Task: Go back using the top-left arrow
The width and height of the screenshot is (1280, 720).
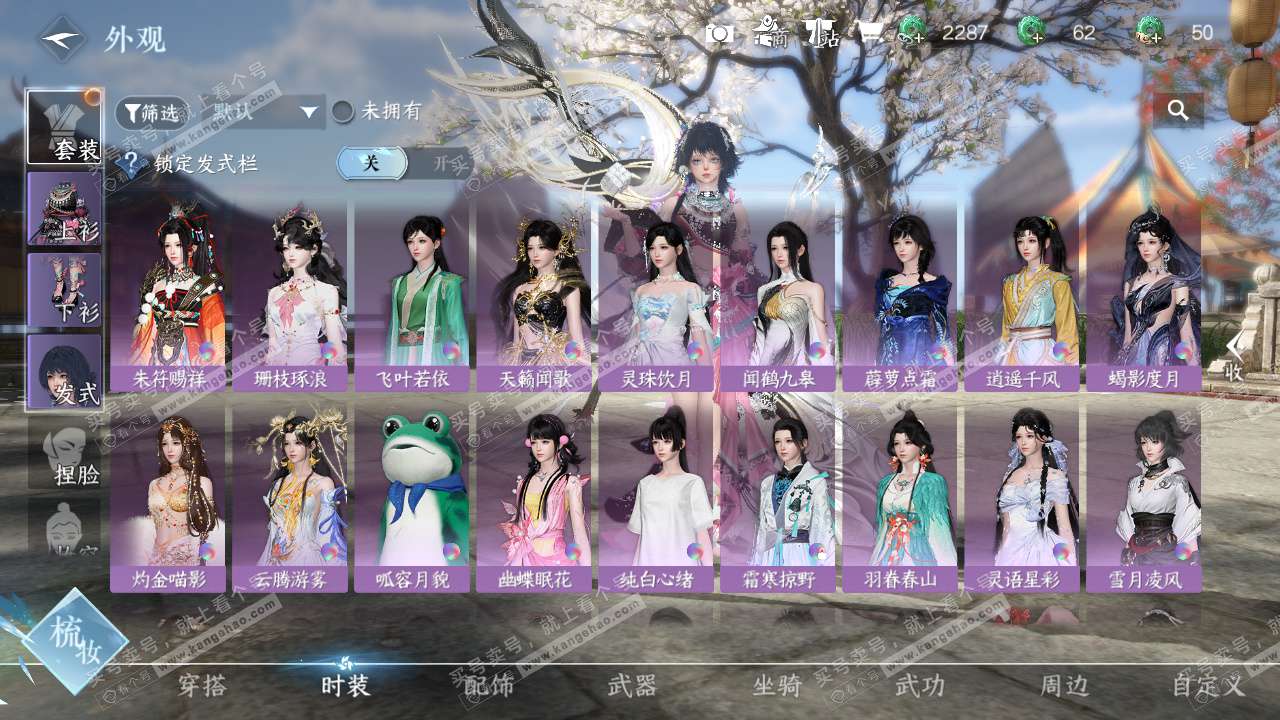Action: (63, 39)
